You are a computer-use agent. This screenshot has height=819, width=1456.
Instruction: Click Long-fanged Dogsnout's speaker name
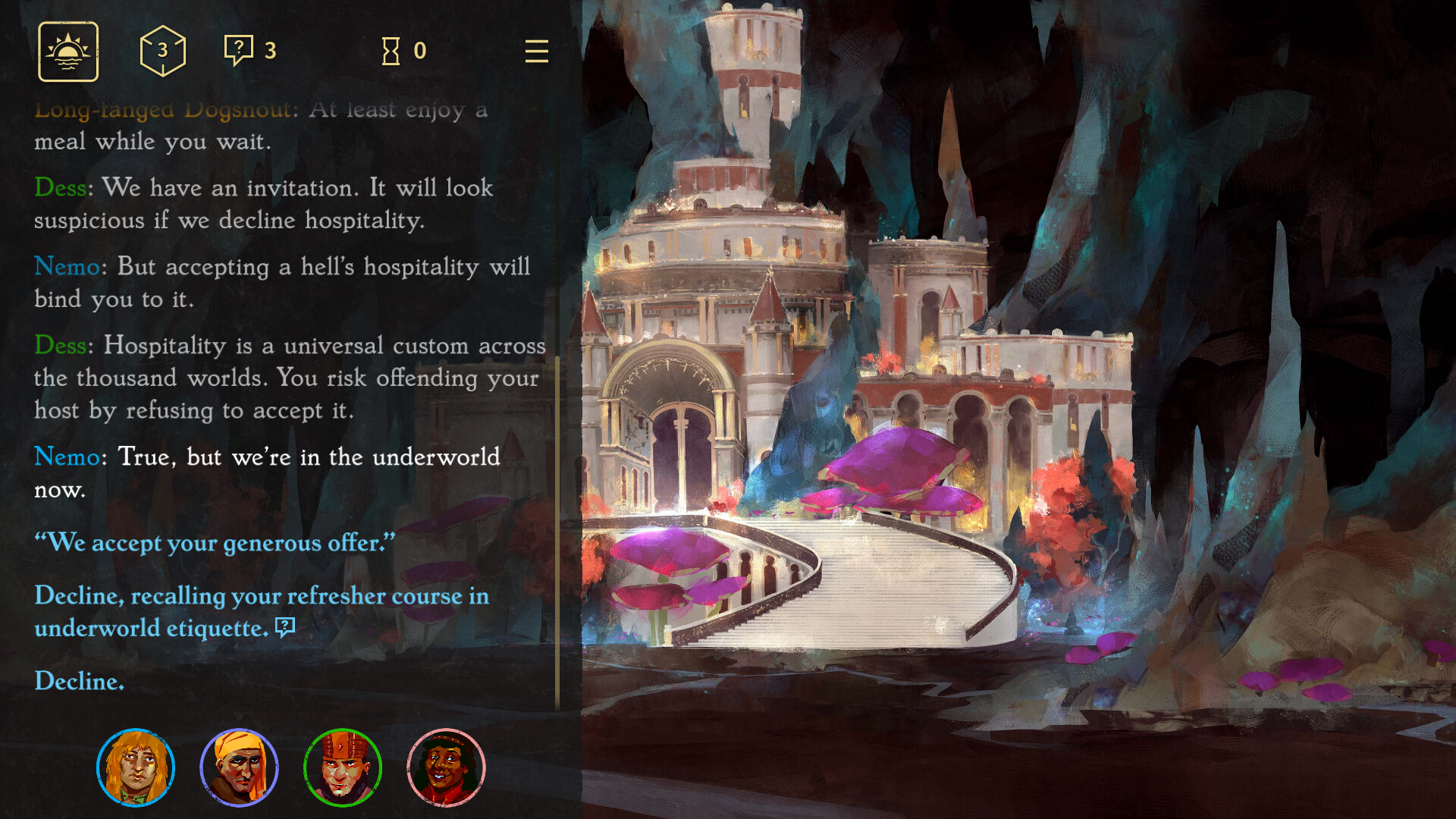163,110
